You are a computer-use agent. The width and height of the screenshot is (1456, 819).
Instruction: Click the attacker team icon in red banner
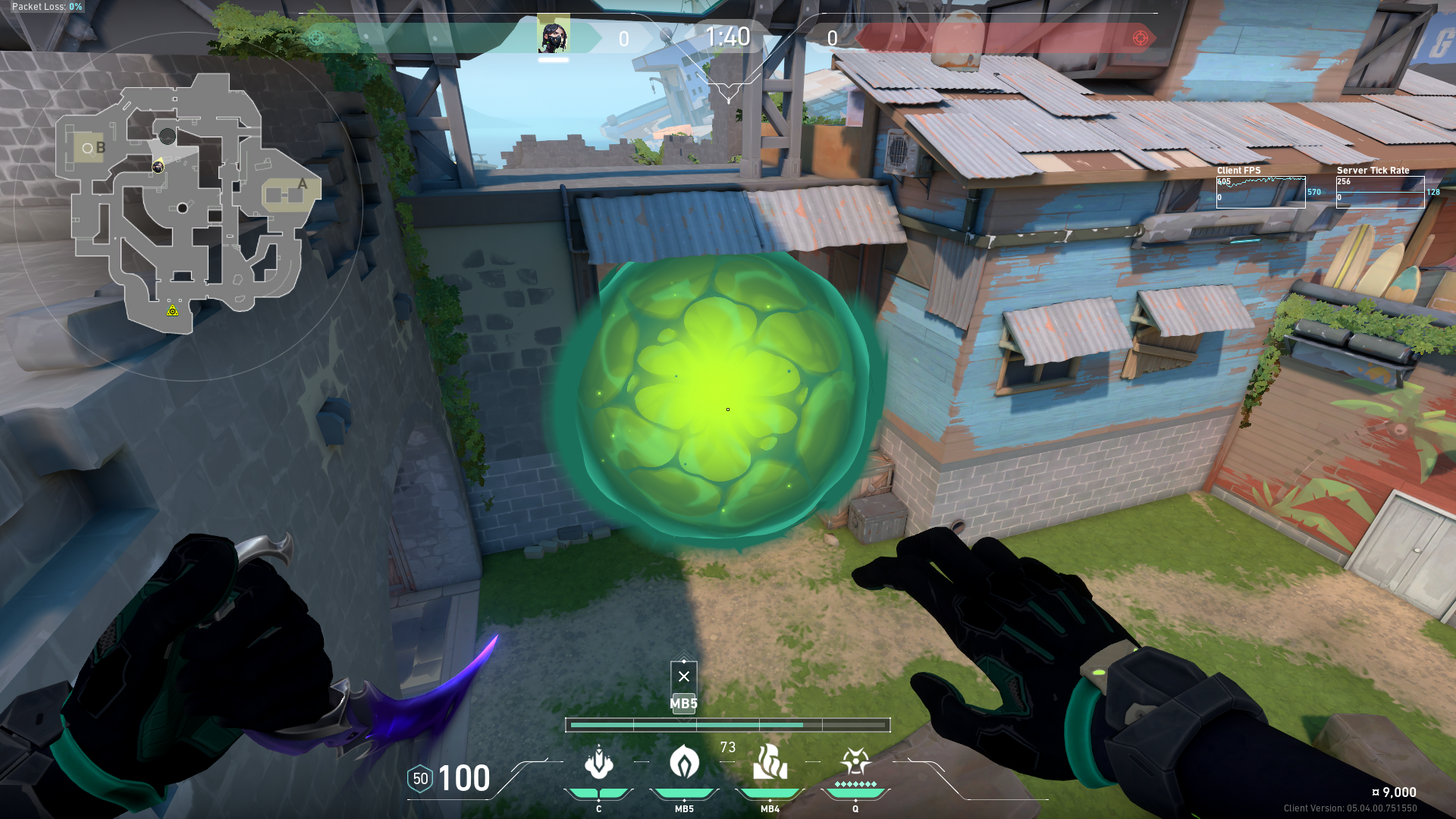(1140, 38)
